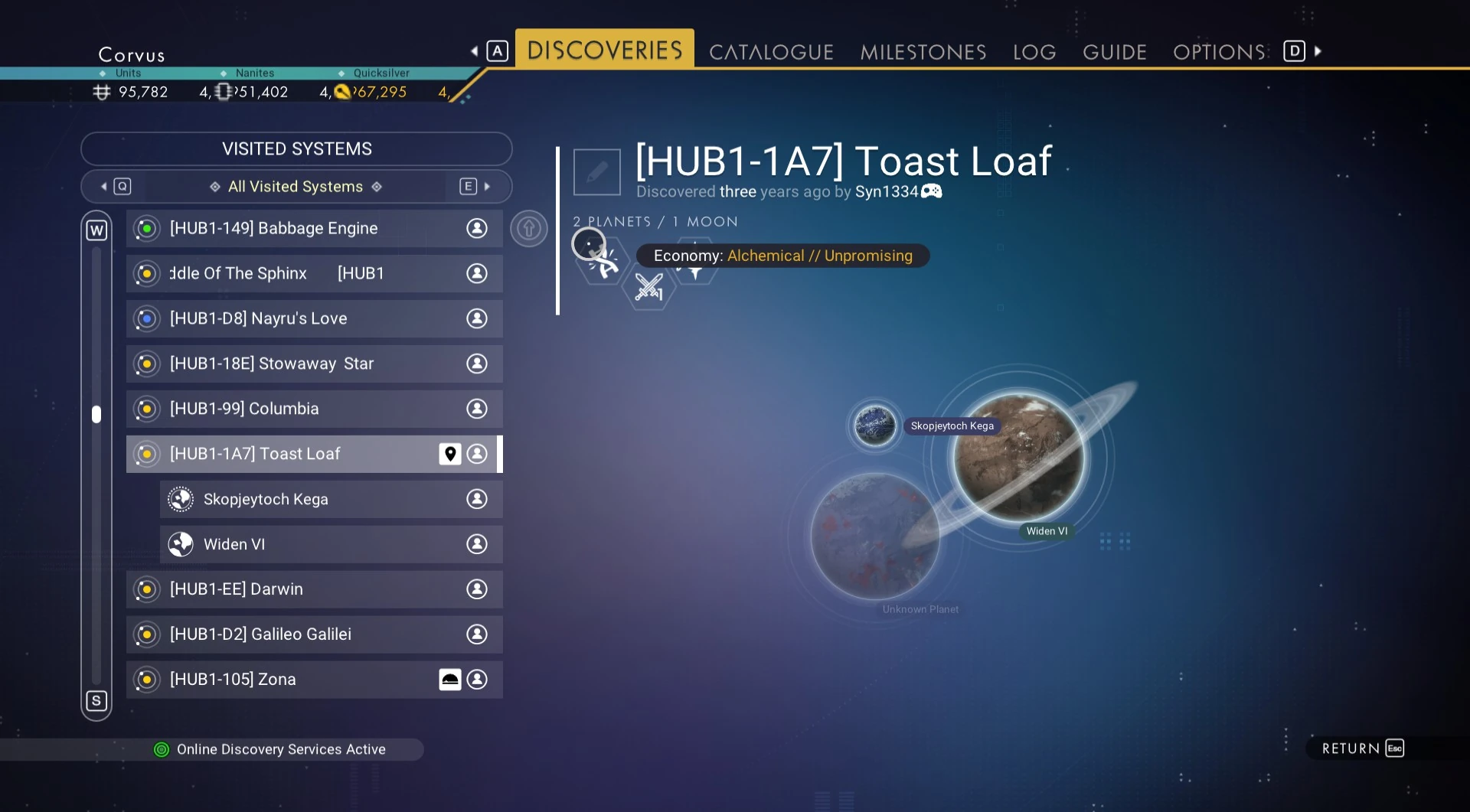Screen dimensions: 1470x812
Task: Select the Discoveries tab
Action: (604, 51)
